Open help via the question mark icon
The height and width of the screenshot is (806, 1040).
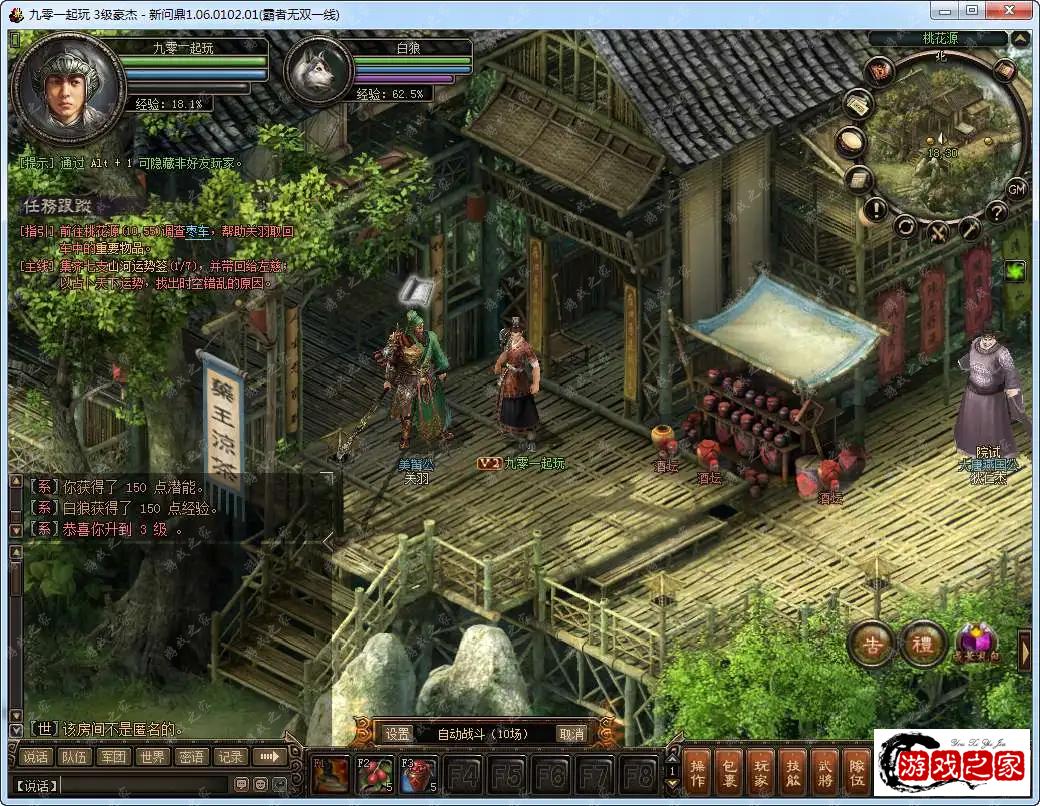[996, 211]
